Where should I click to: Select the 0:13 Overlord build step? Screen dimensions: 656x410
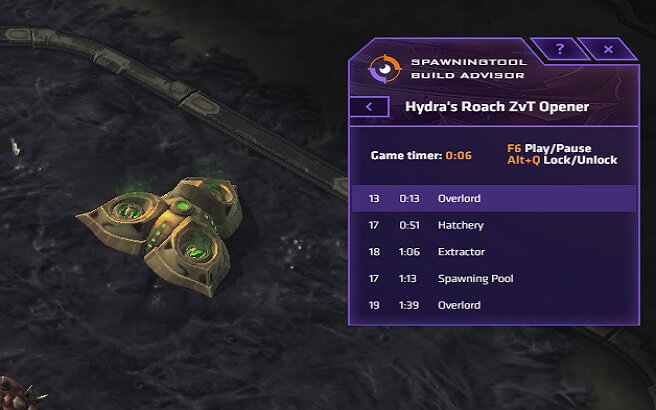[494, 198]
